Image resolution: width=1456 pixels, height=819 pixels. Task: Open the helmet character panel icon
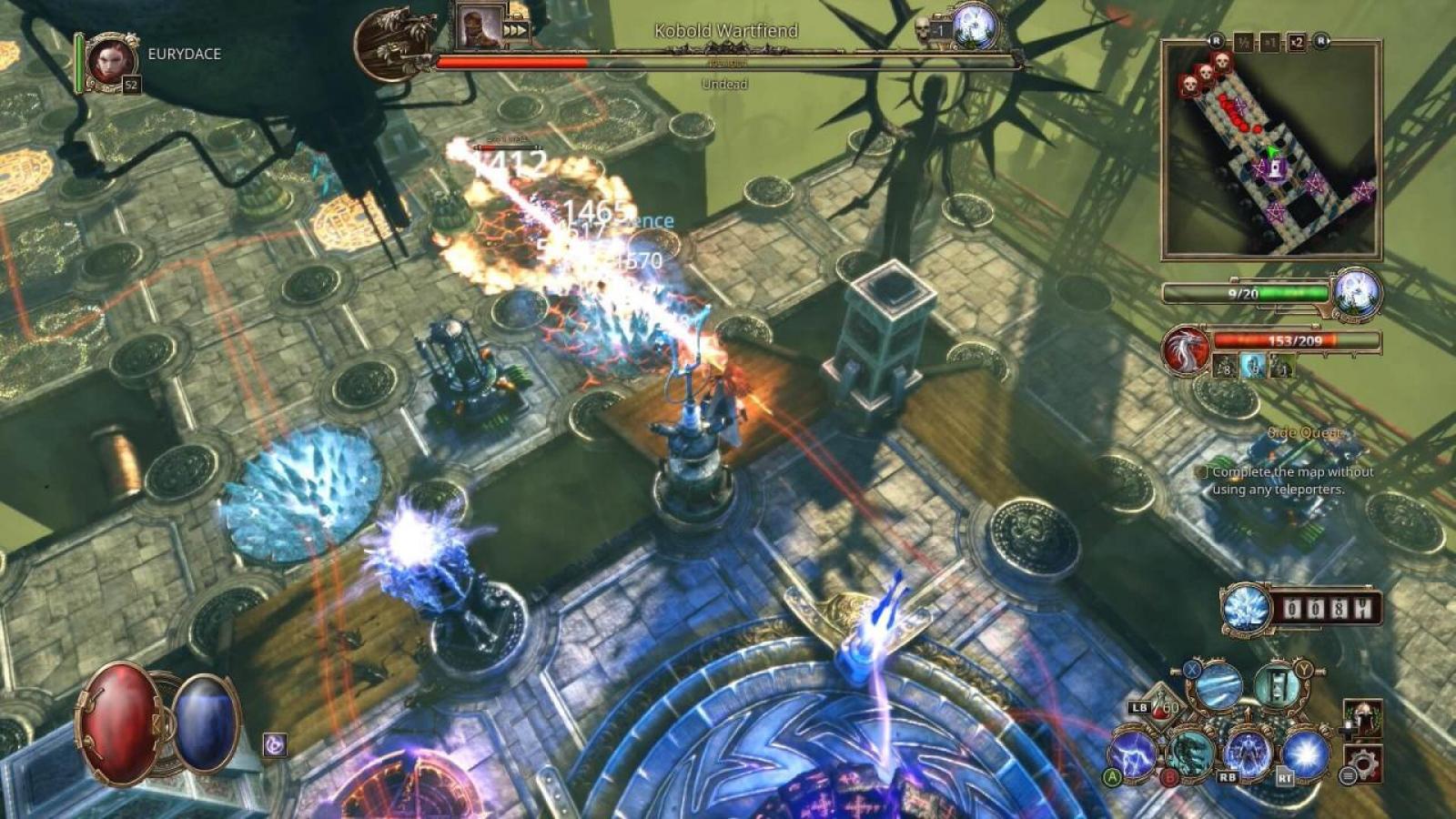tap(1362, 719)
